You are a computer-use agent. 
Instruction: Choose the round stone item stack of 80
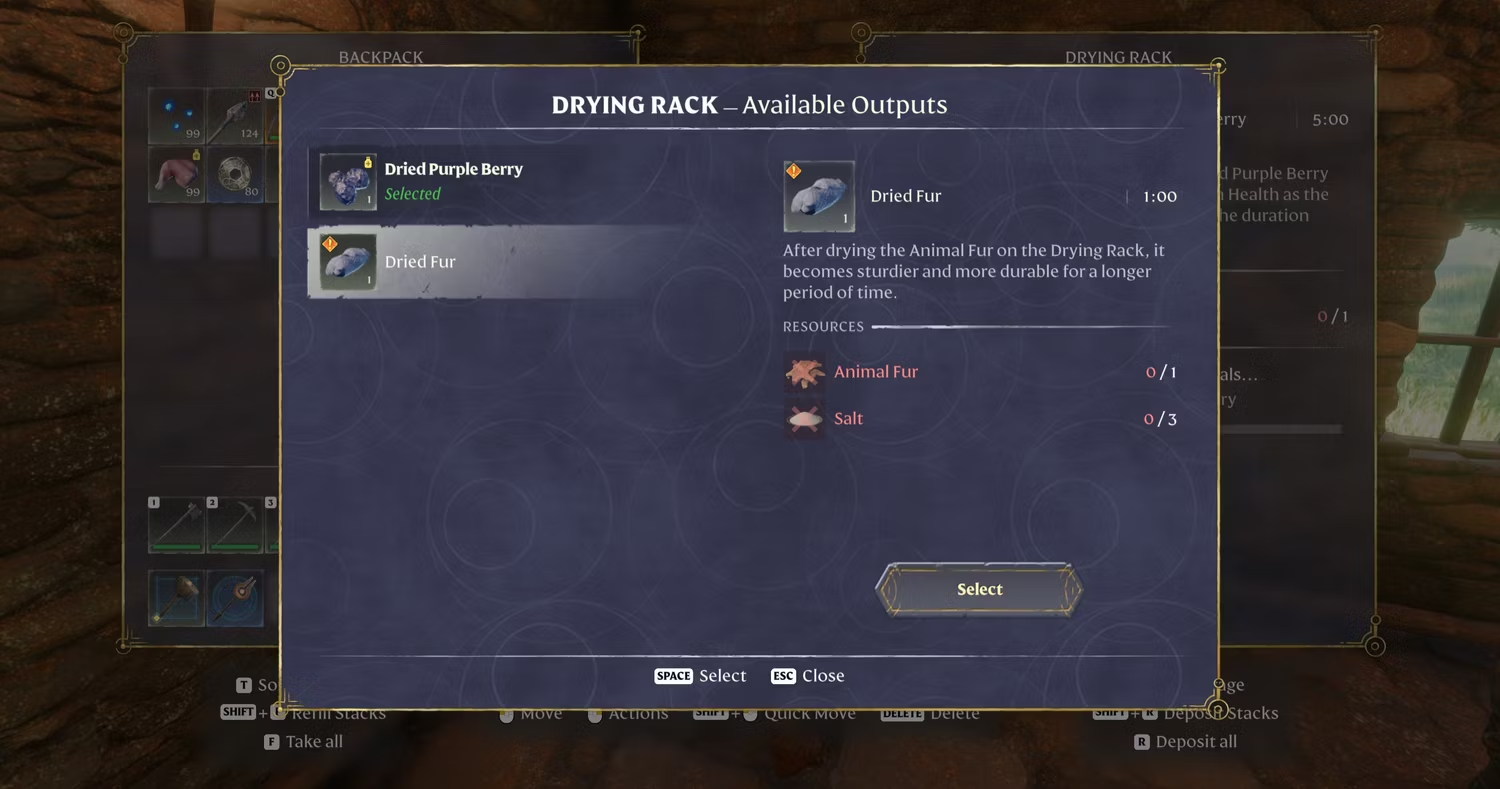point(235,174)
